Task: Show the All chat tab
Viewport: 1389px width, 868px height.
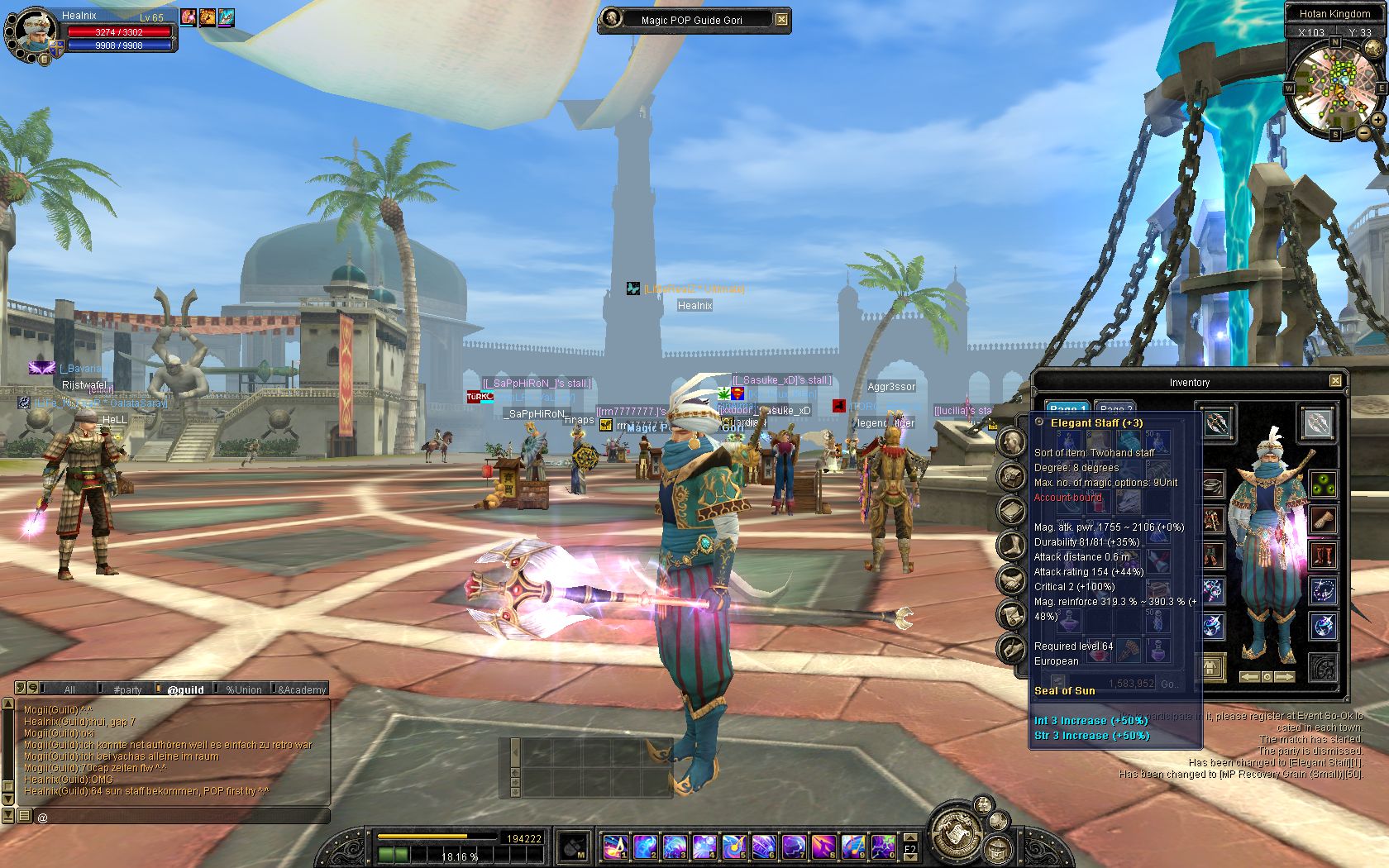Action: (x=69, y=689)
